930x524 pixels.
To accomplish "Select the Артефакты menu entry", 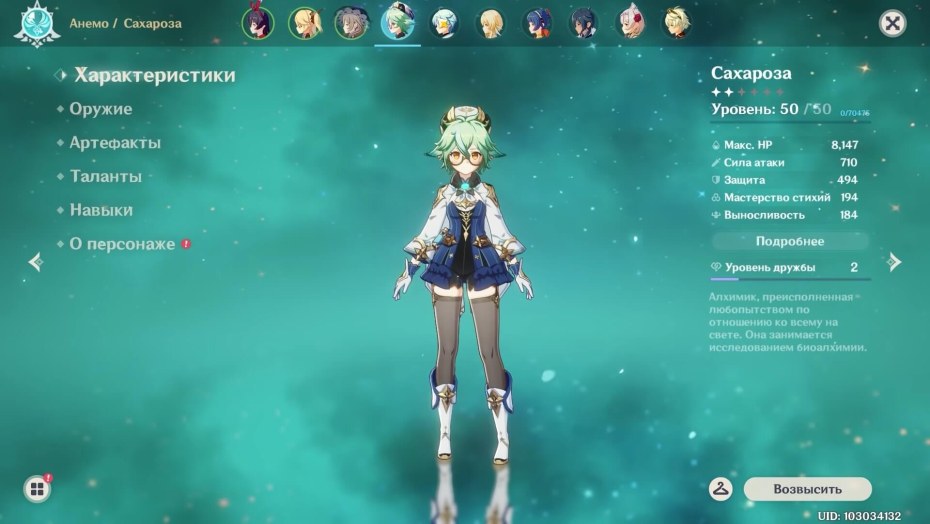I will [x=114, y=143].
